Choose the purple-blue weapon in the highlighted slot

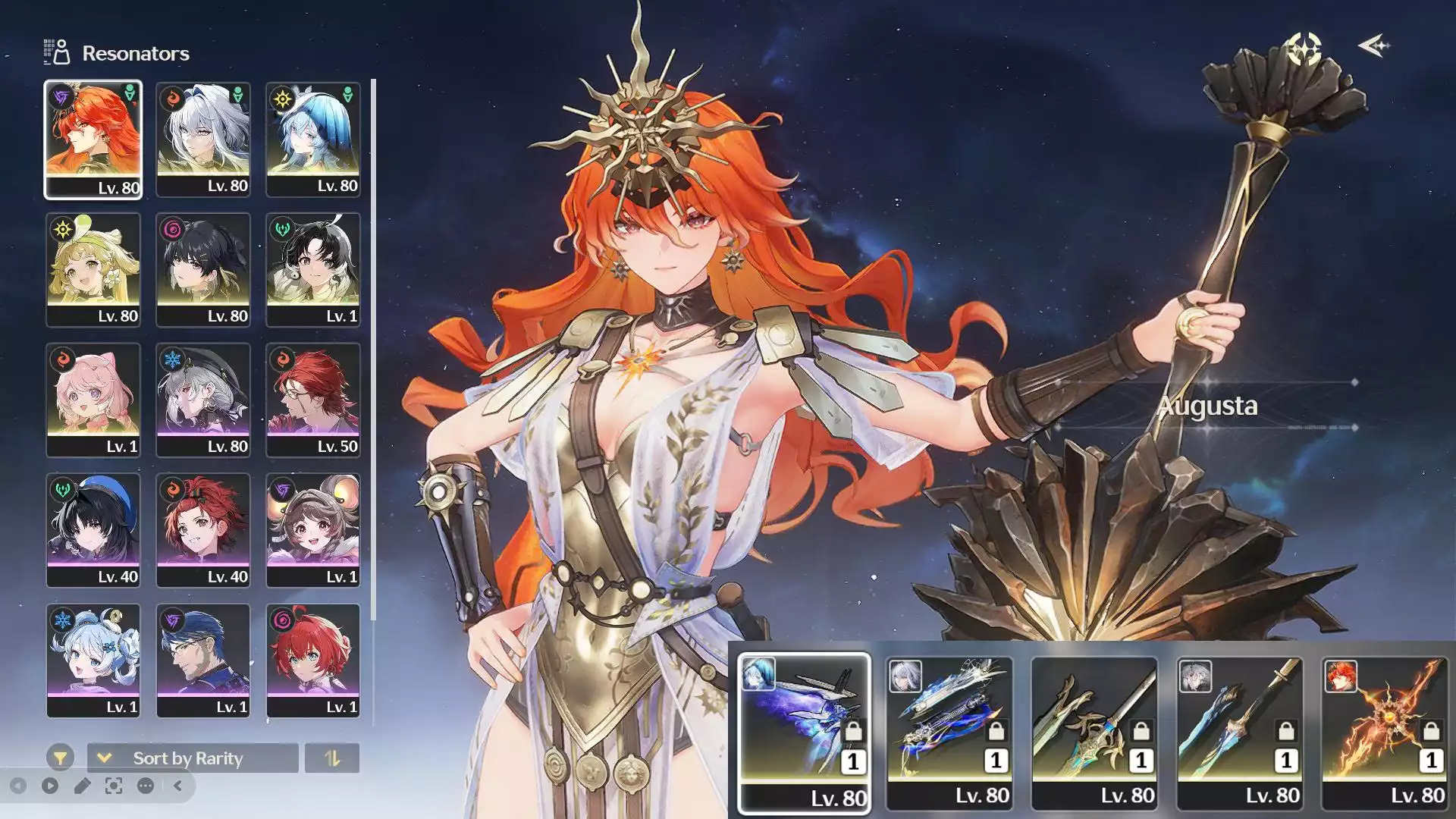click(x=804, y=733)
